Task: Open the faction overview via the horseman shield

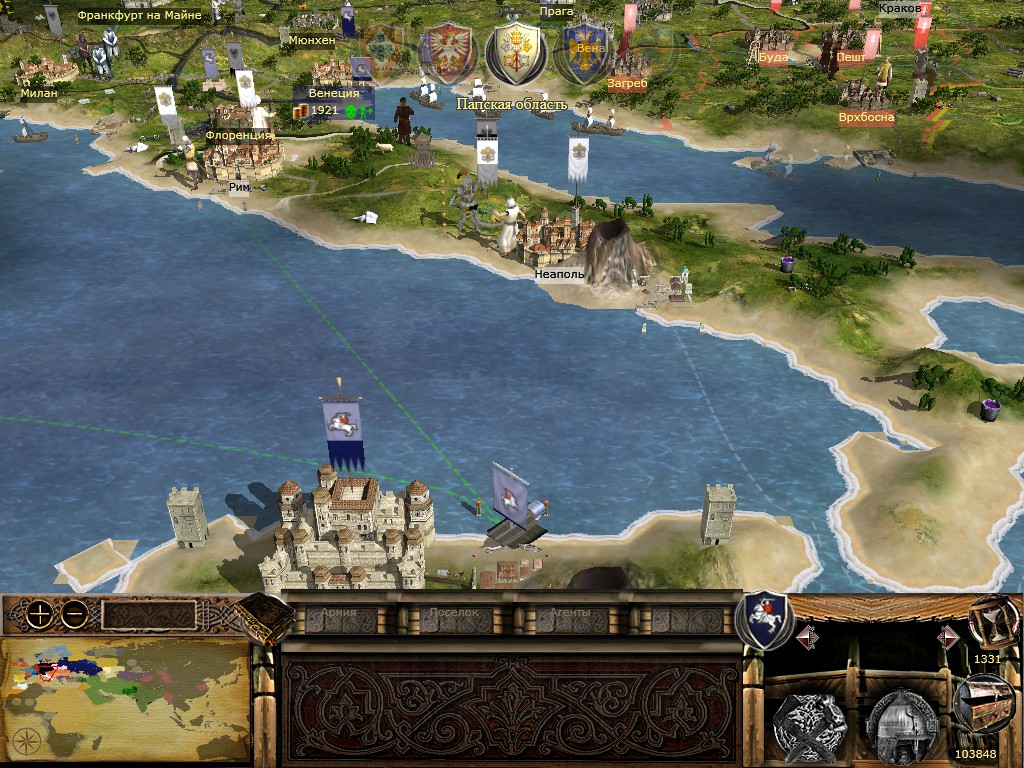Action: click(x=764, y=619)
